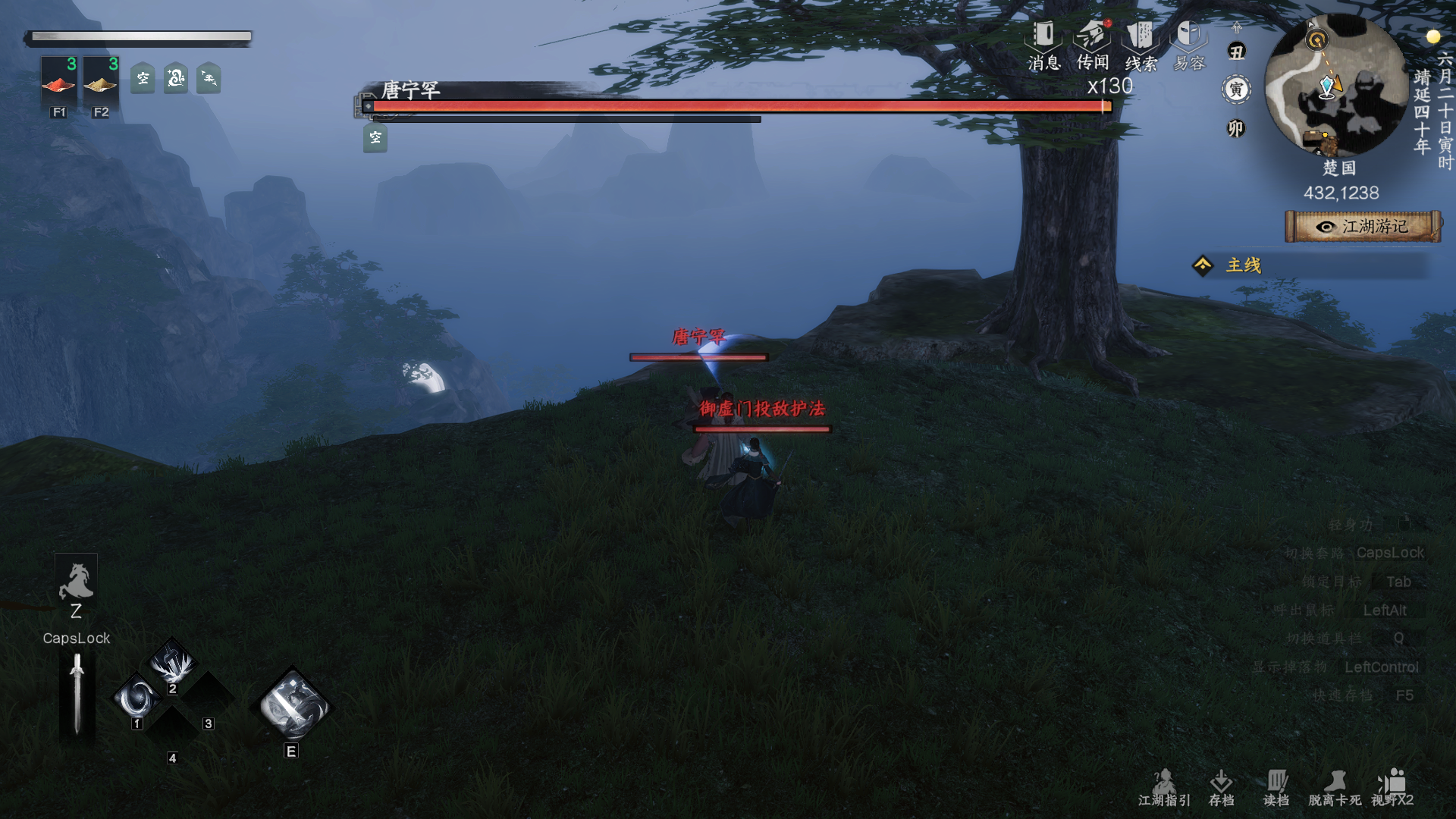The image size is (1456, 819).
Task: Click the 读档 load game button
Action: [1276, 787]
